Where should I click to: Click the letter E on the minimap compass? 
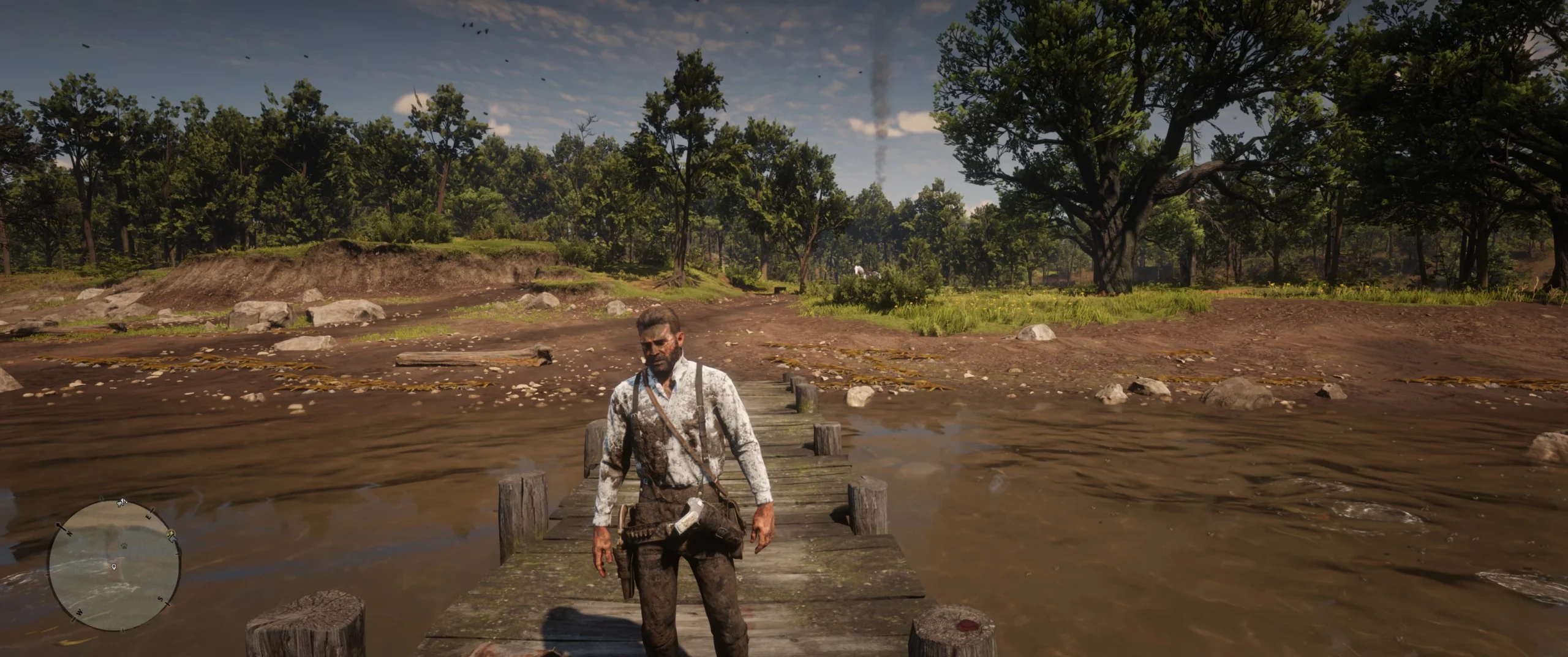(x=149, y=517)
